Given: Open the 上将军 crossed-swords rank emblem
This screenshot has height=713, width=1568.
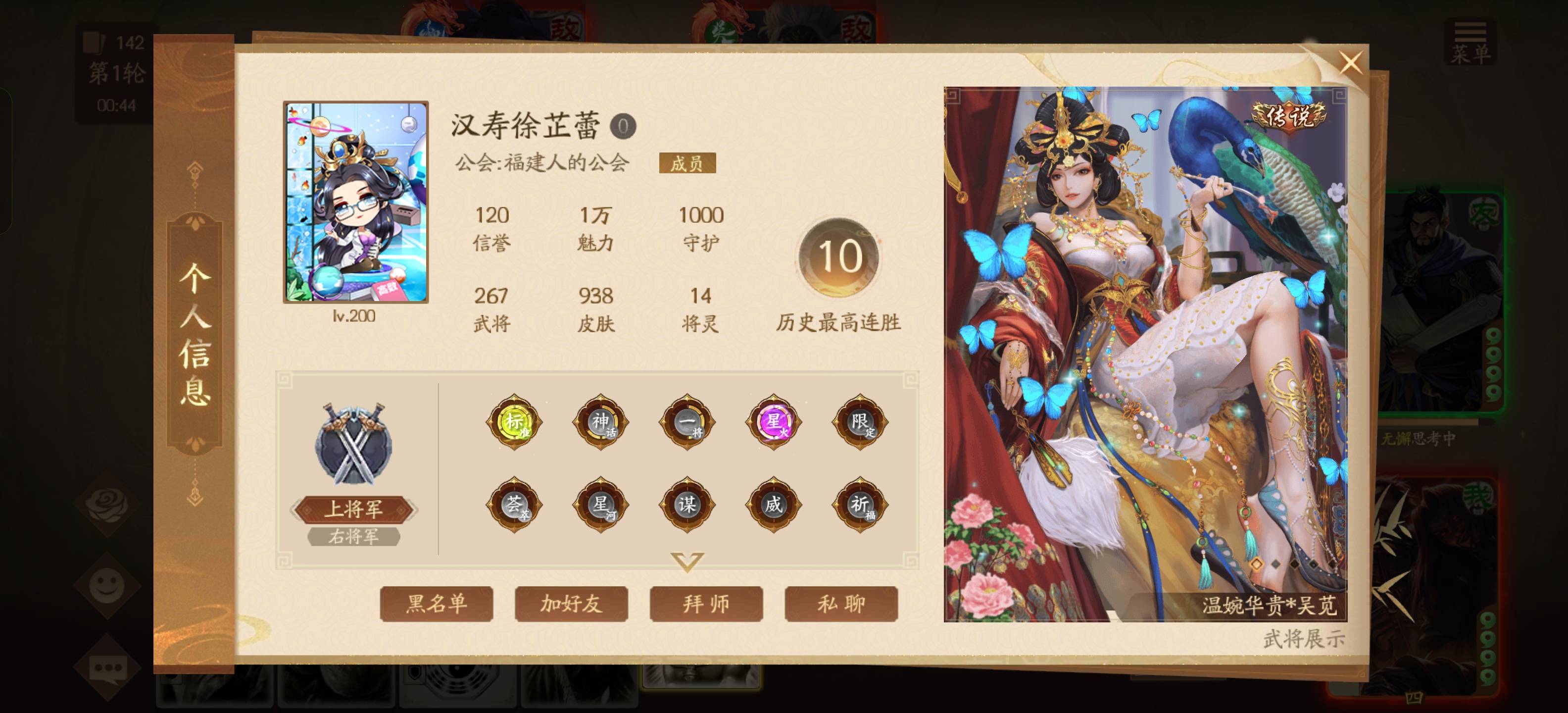Looking at the screenshot, I should click(354, 445).
